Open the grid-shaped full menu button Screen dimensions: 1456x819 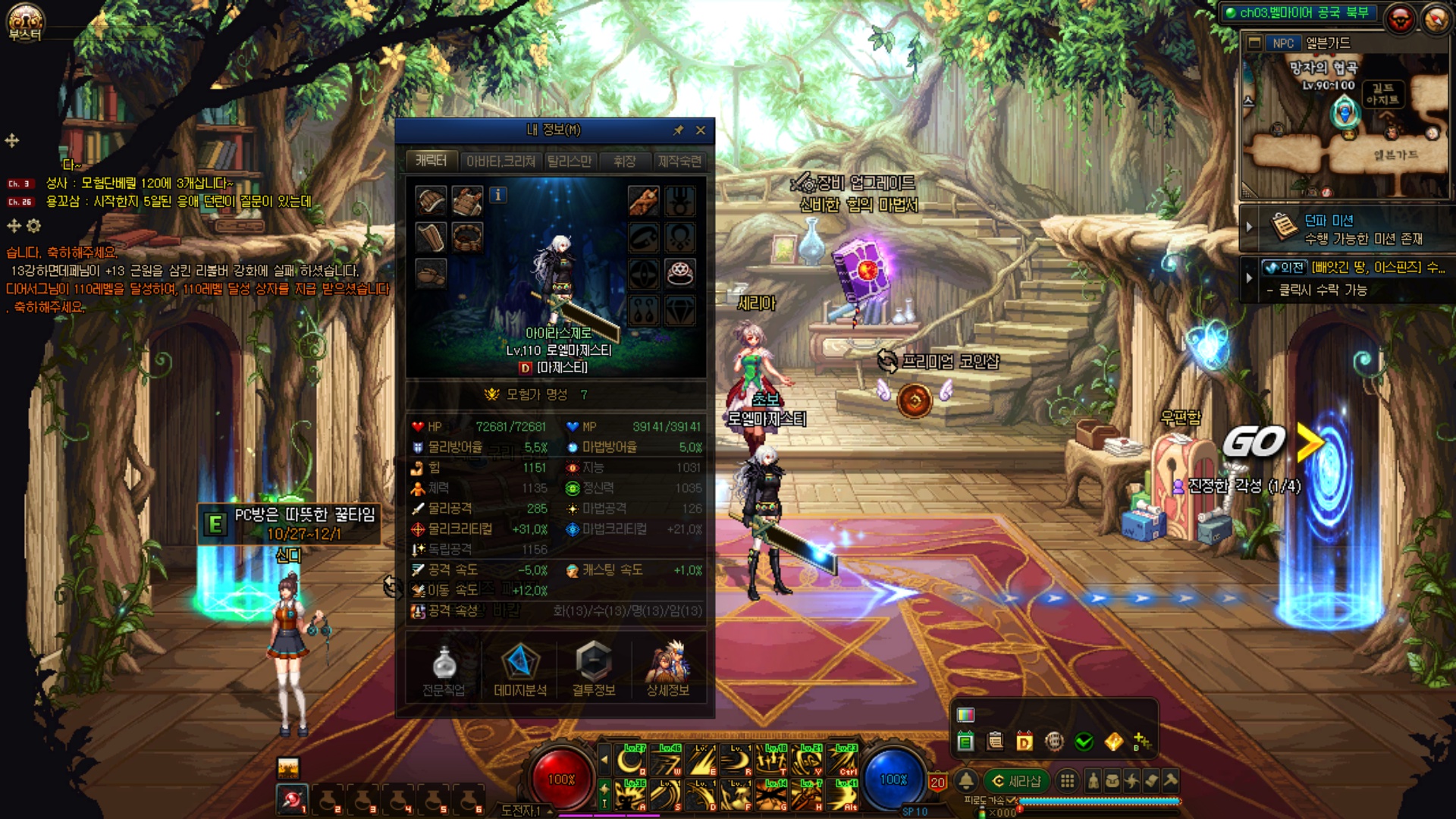(1067, 781)
